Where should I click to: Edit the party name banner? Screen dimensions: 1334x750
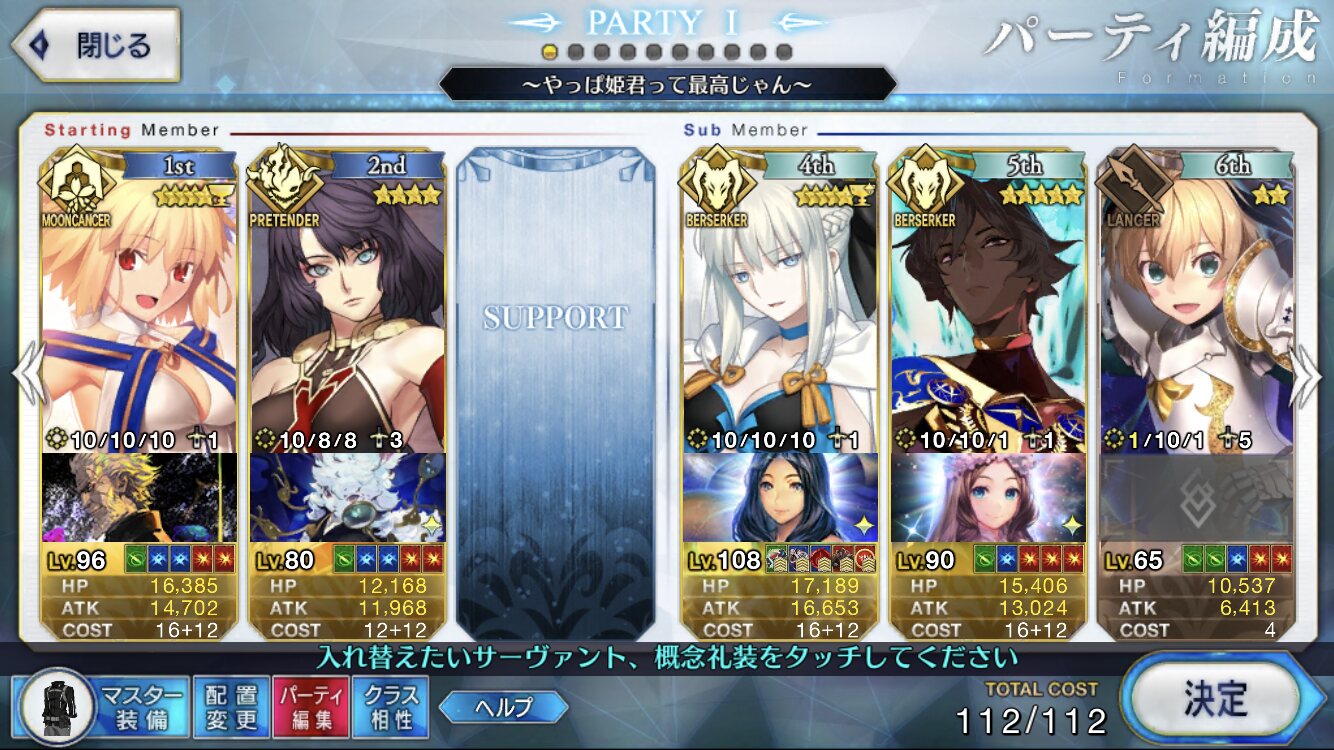(x=667, y=84)
